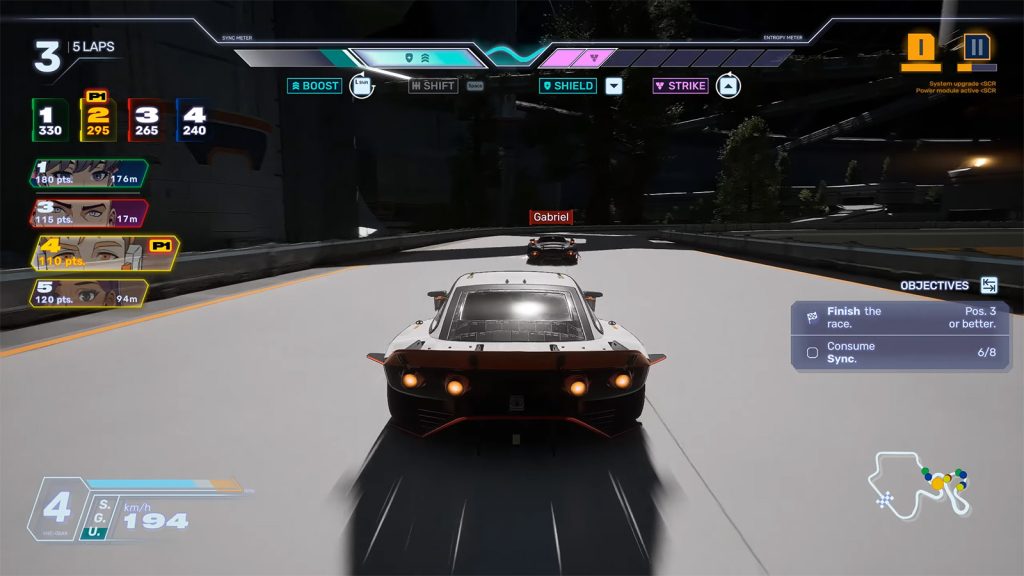Select the green team score of 330
The width and height of the screenshot is (1024, 576).
pos(50,121)
